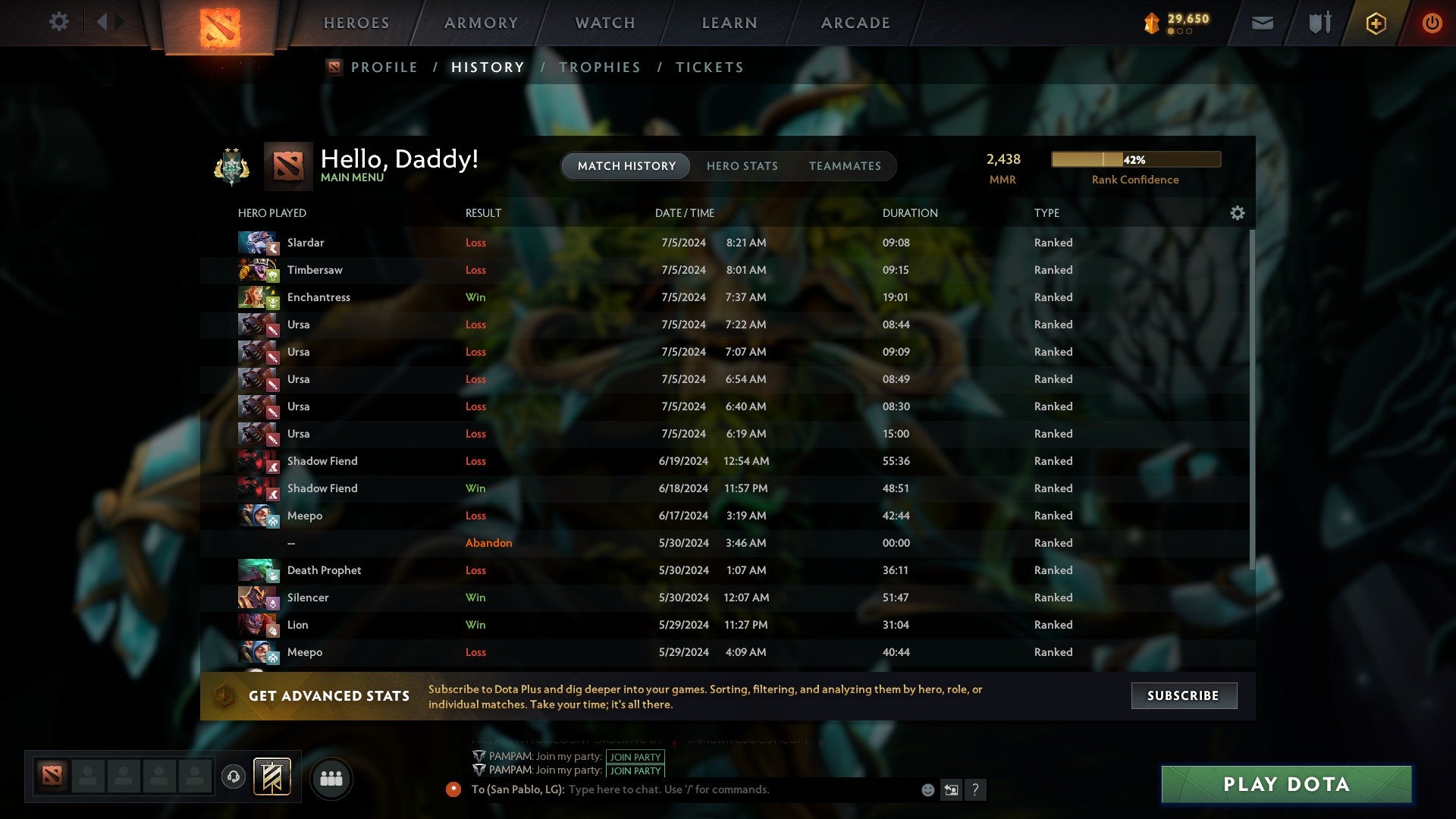Open the Teammates view
The image size is (1456, 819).
(x=845, y=165)
